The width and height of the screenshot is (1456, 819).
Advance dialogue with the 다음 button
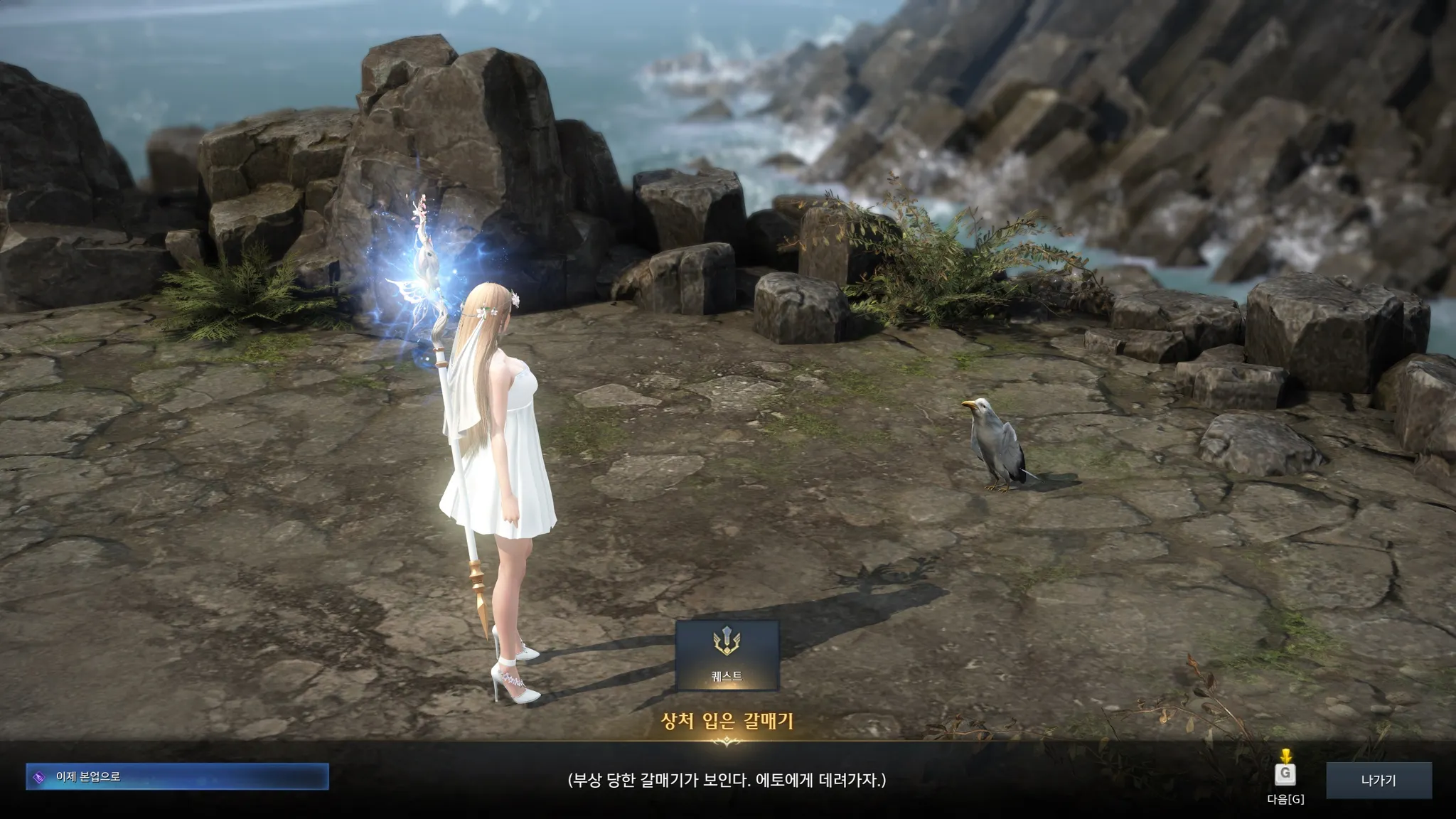pyautogui.click(x=1285, y=777)
